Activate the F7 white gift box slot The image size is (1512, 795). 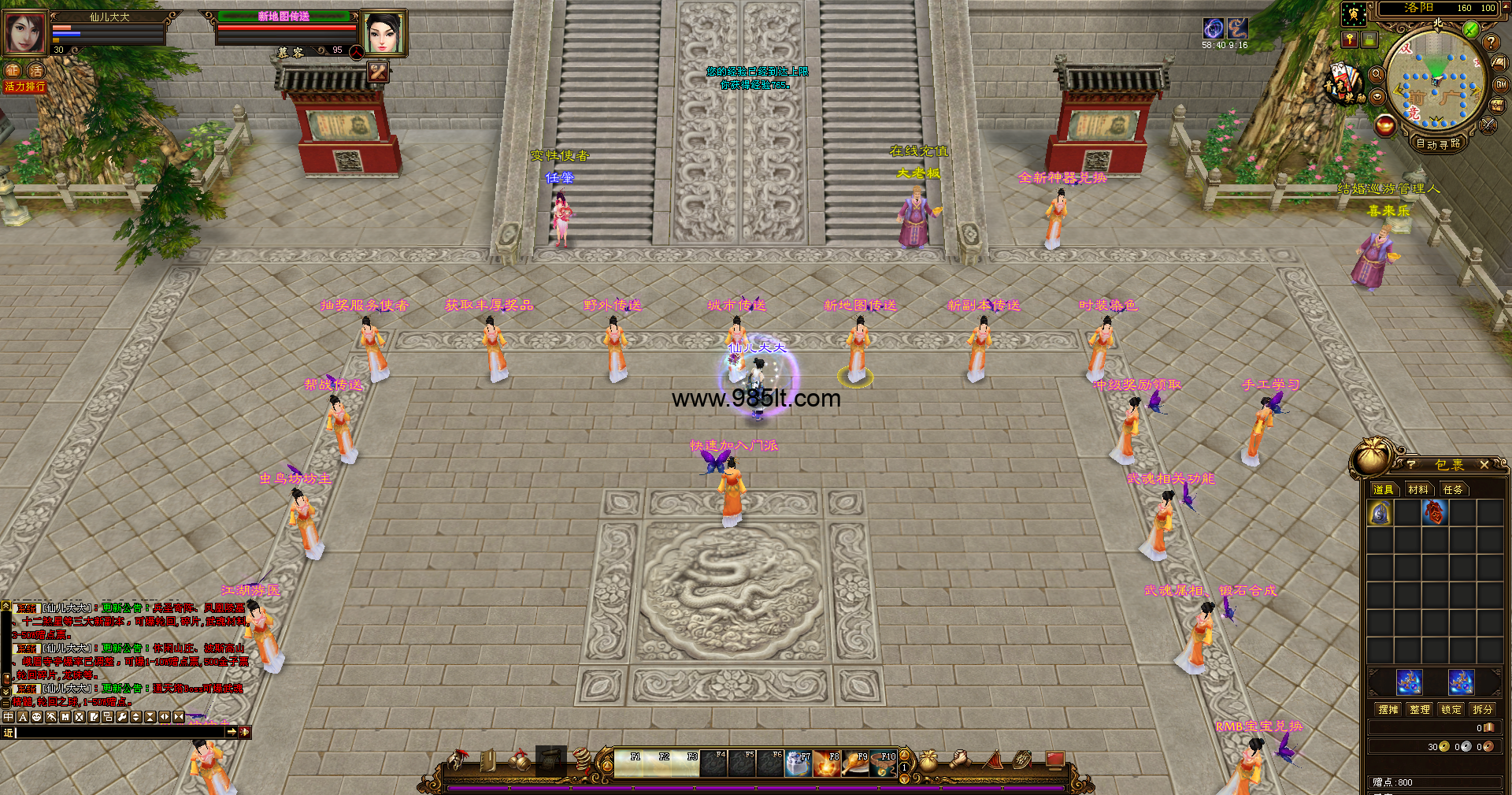pyautogui.click(x=798, y=763)
